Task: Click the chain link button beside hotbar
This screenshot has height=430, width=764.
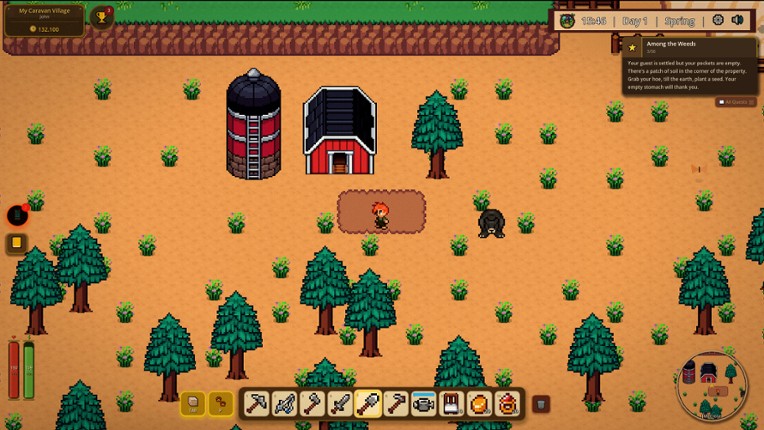Action: (220, 403)
